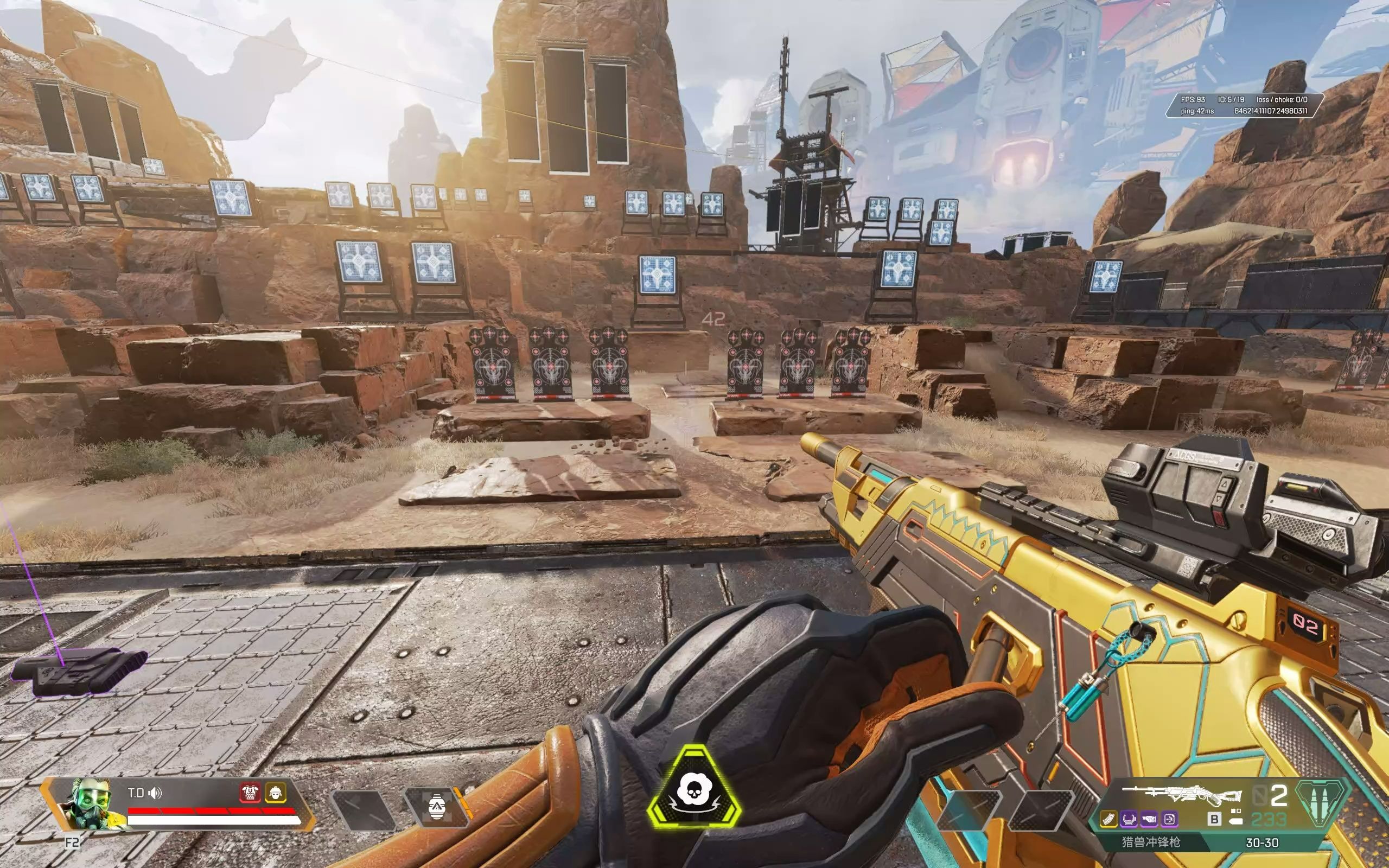
Task: Click the FPS and ping performance overlay
Action: pyautogui.click(x=1244, y=105)
